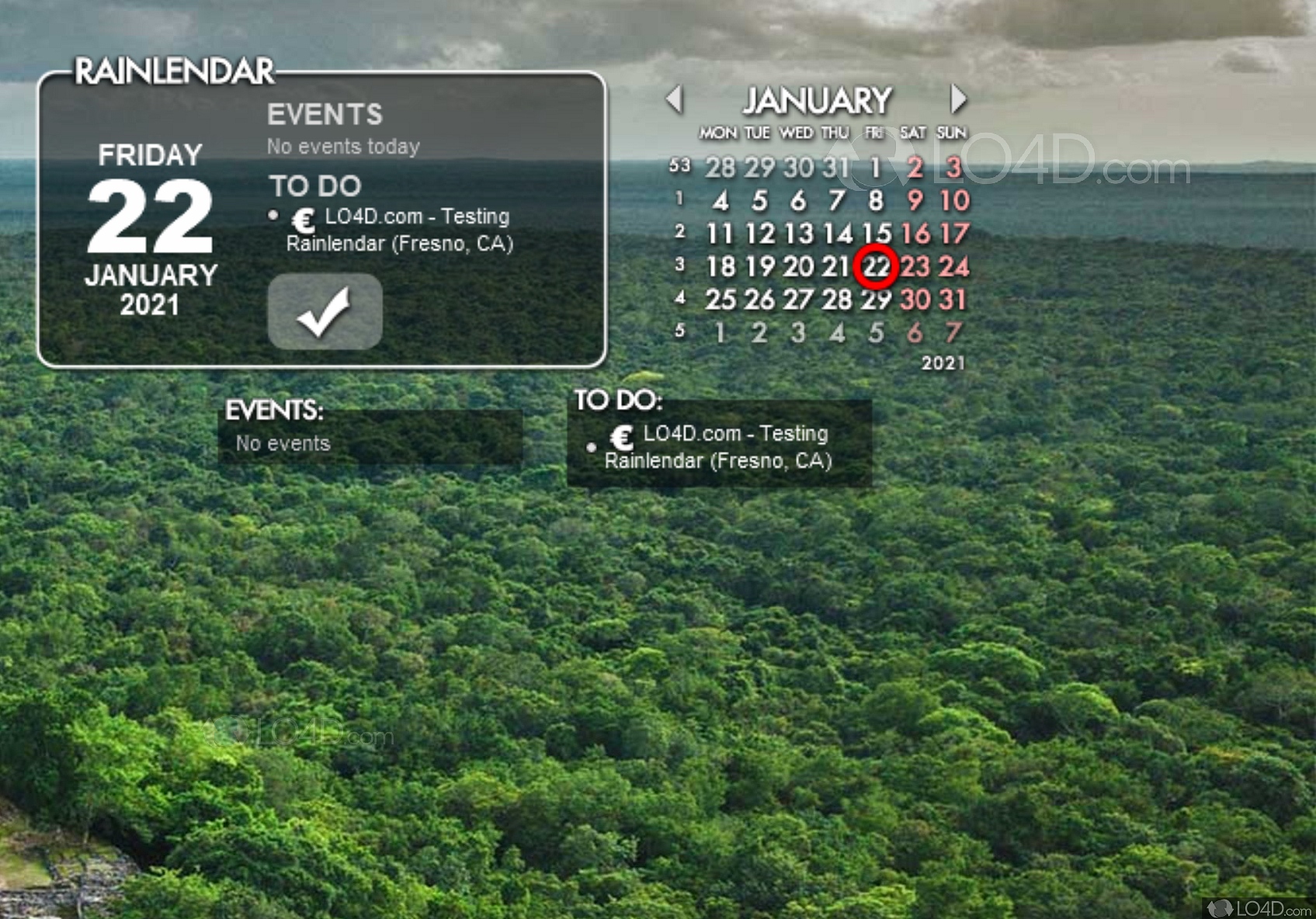Select January 18 in the calendar
Viewport: 1316px width, 919px height.
721,267
